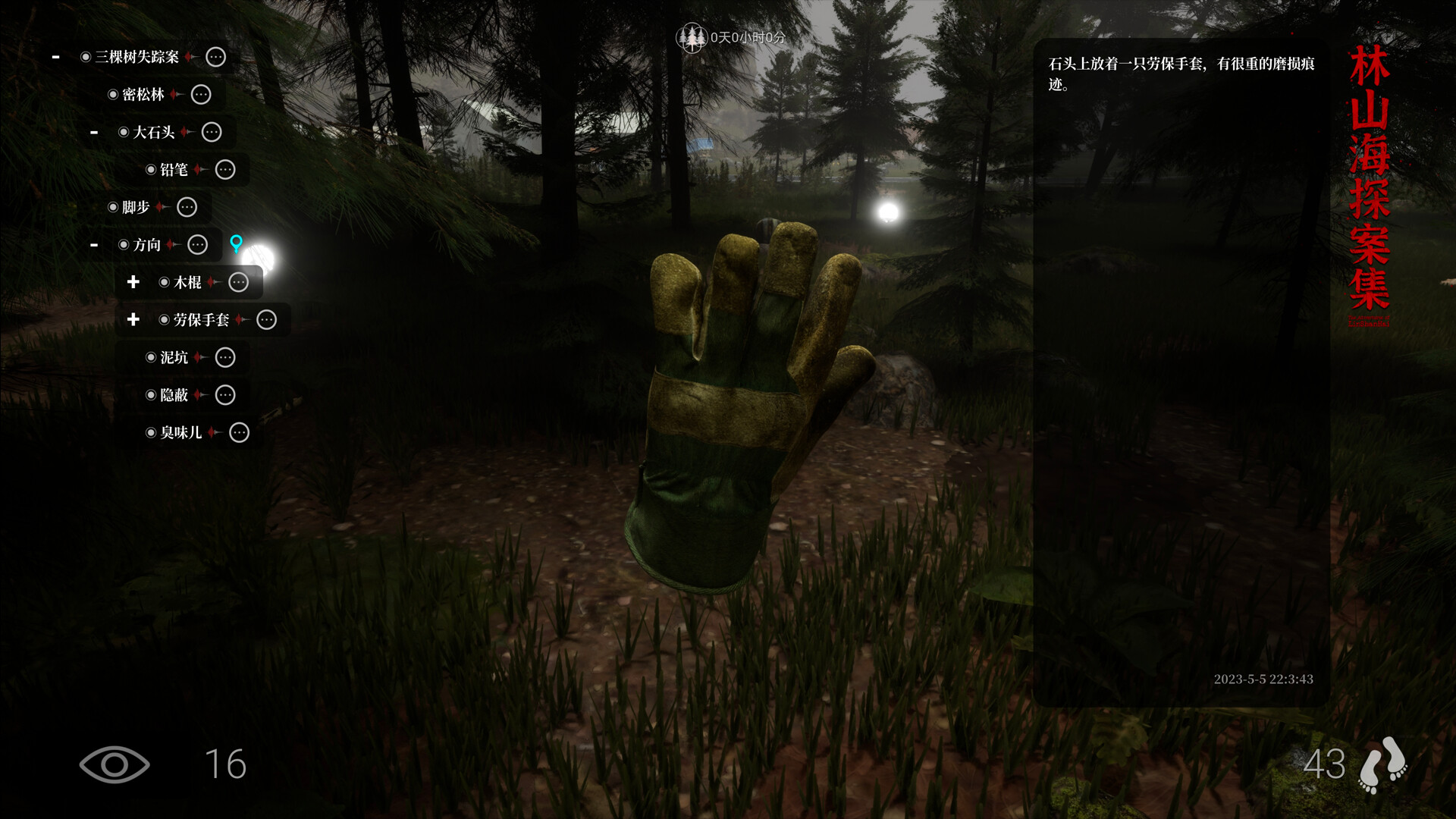Click the location pin icon beside 方向

237,241
